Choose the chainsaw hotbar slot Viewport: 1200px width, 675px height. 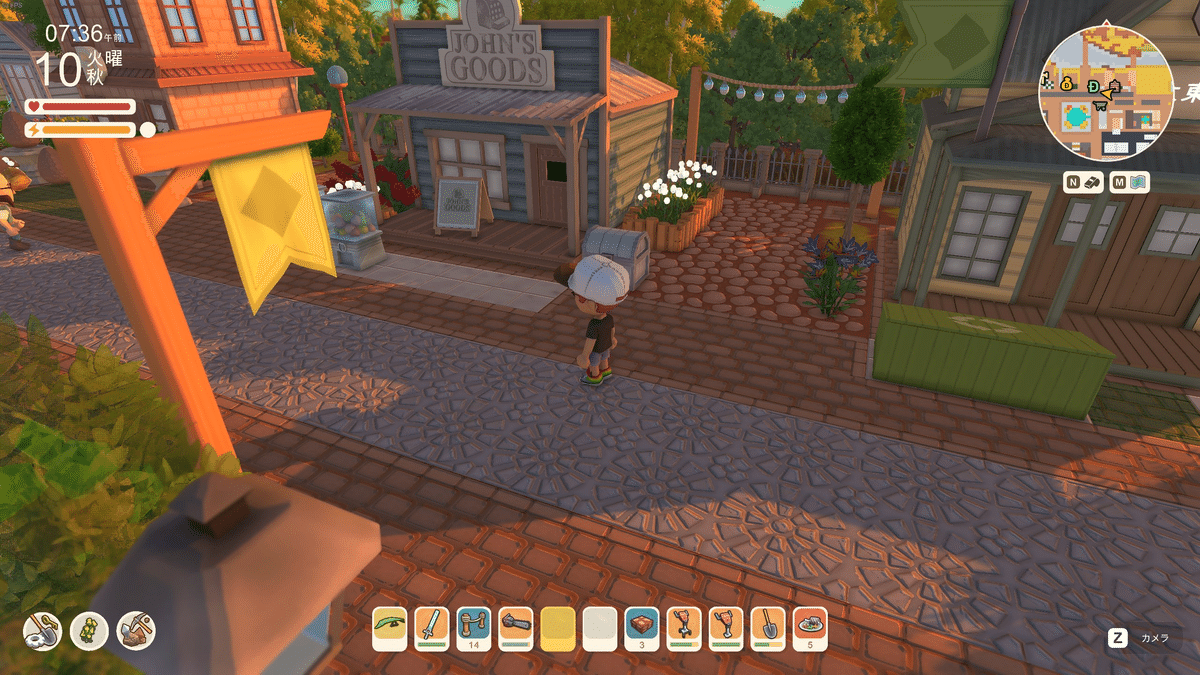516,628
